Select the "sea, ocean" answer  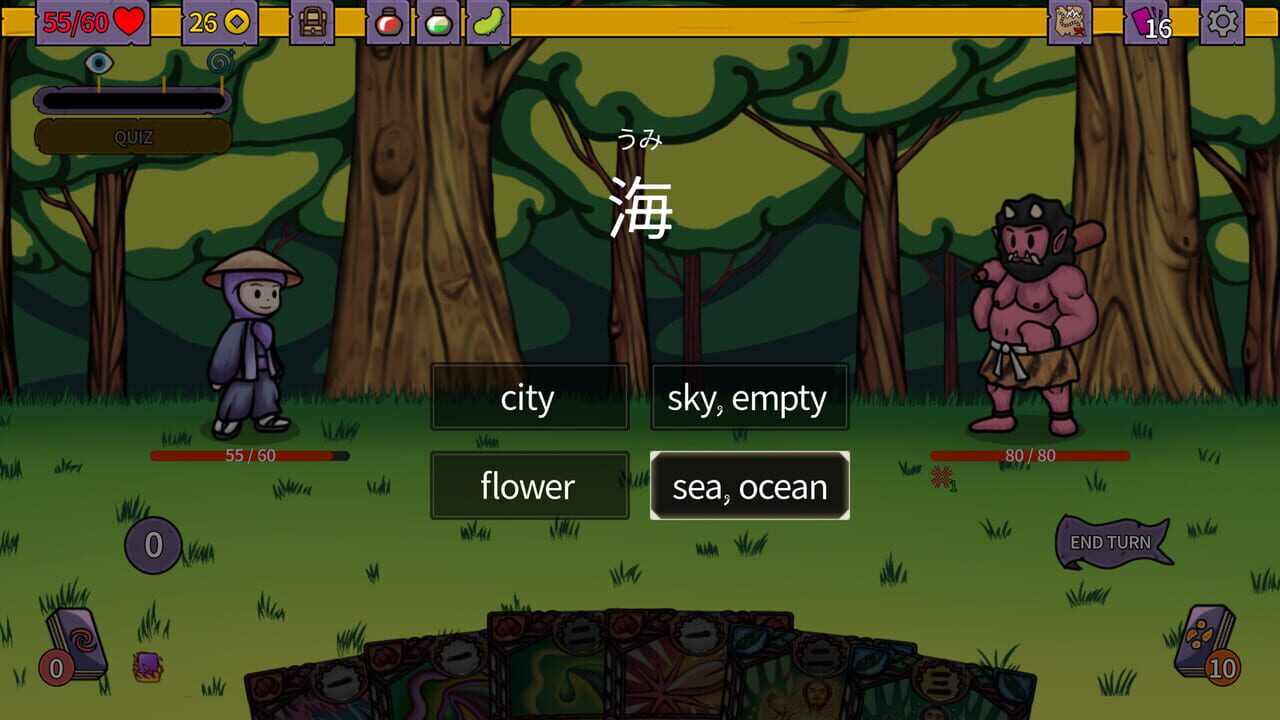pos(749,486)
